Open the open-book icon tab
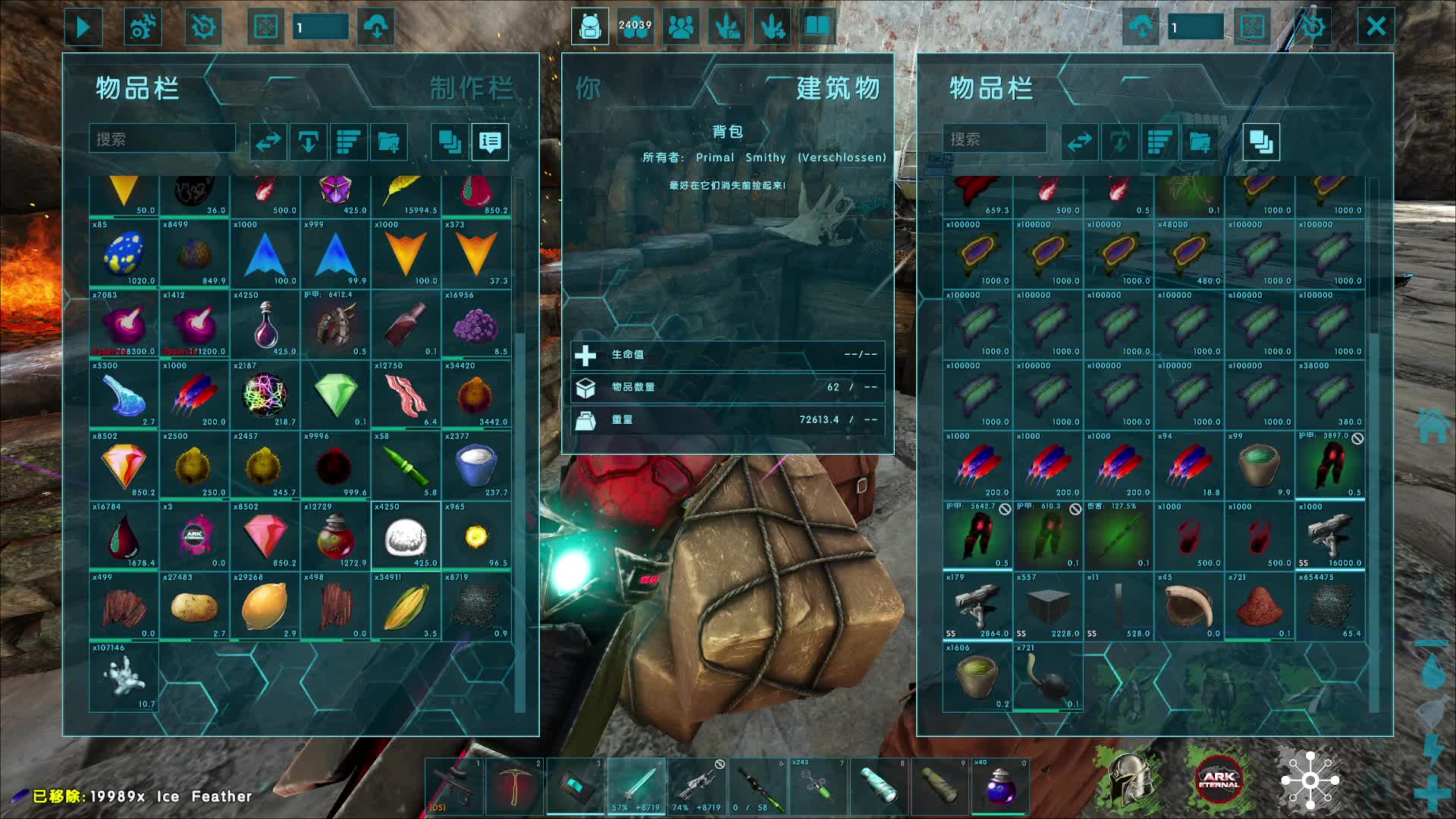Image resolution: width=1456 pixels, height=819 pixels. (817, 27)
